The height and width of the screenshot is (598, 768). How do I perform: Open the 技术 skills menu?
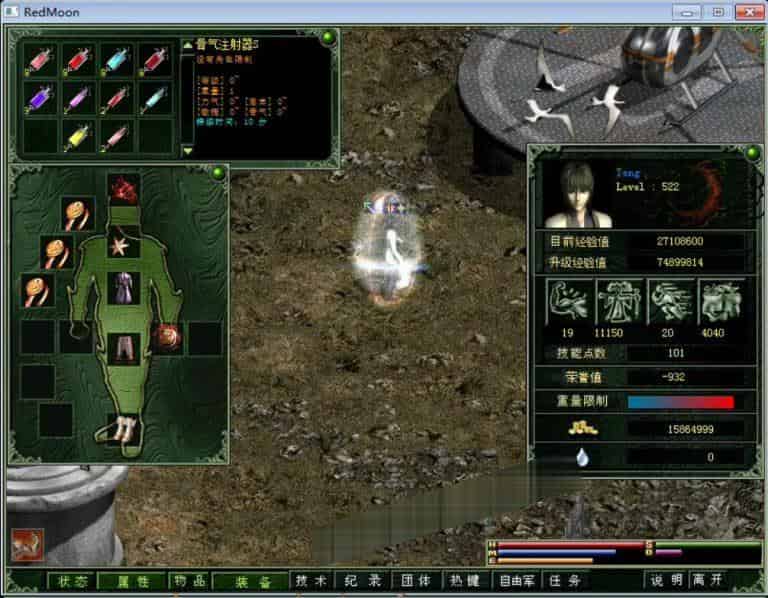312,580
